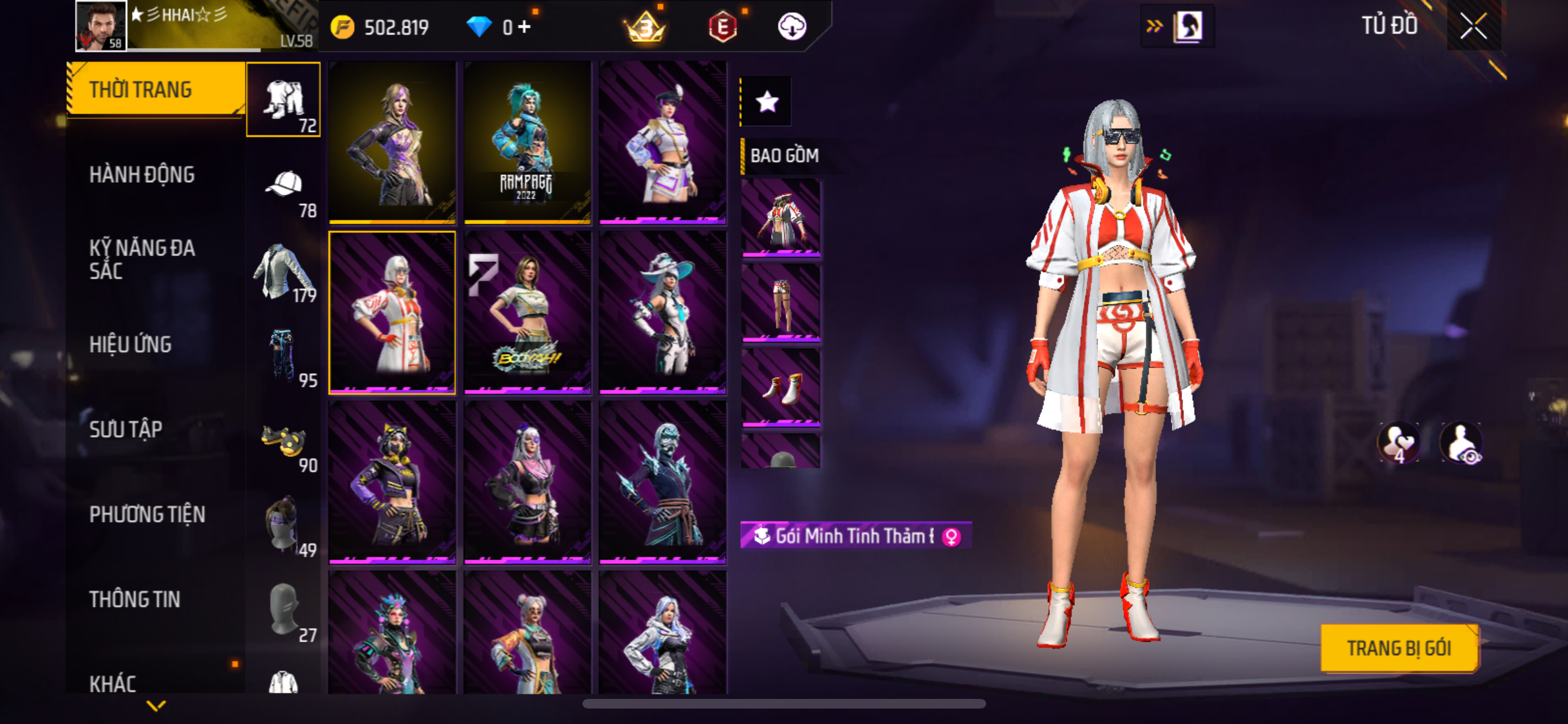Add diamonds with the plus button
This screenshot has height=724, width=1568.
[525, 27]
